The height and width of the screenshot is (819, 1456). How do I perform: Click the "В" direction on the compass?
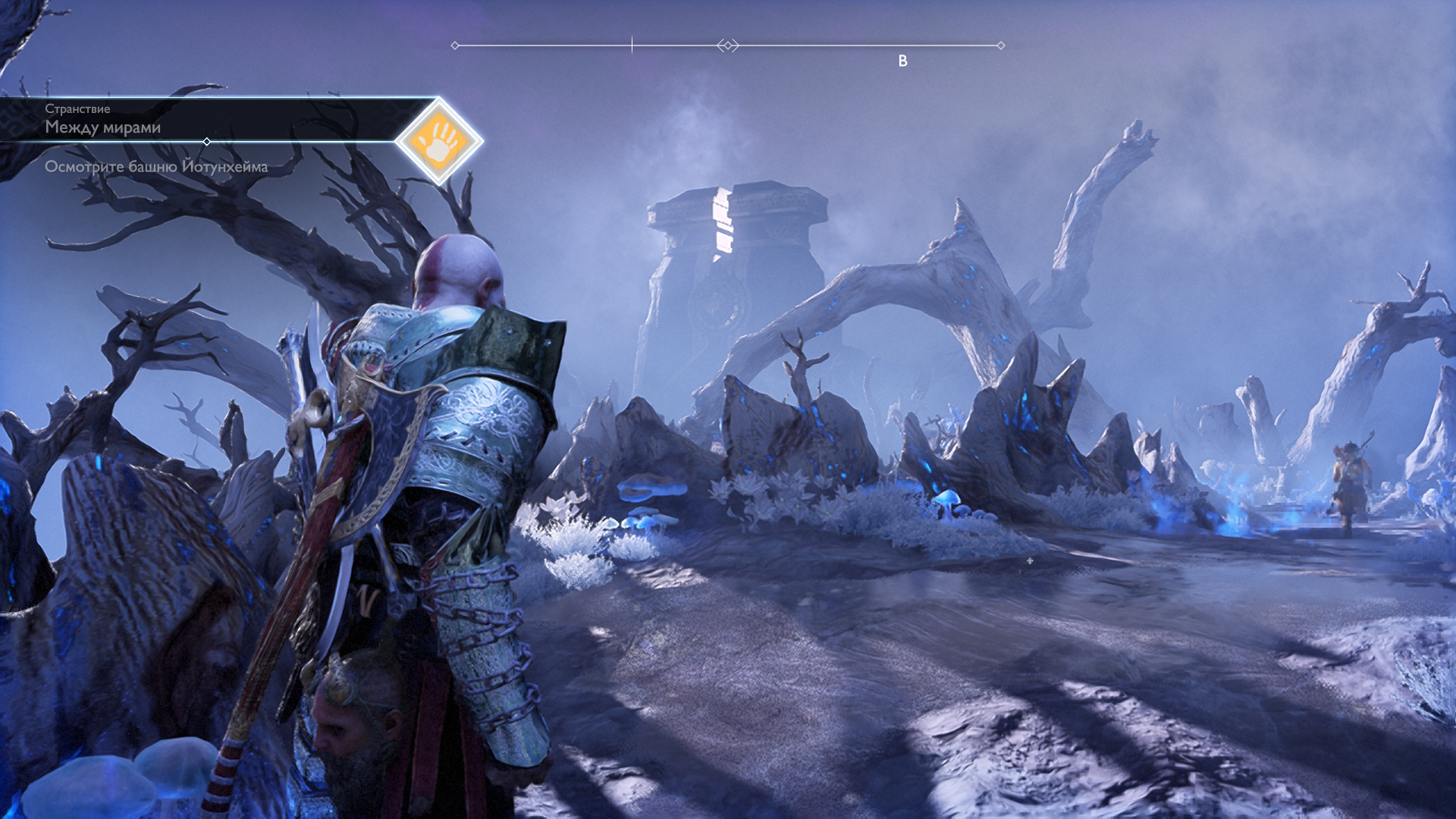(x=902, y=61)
